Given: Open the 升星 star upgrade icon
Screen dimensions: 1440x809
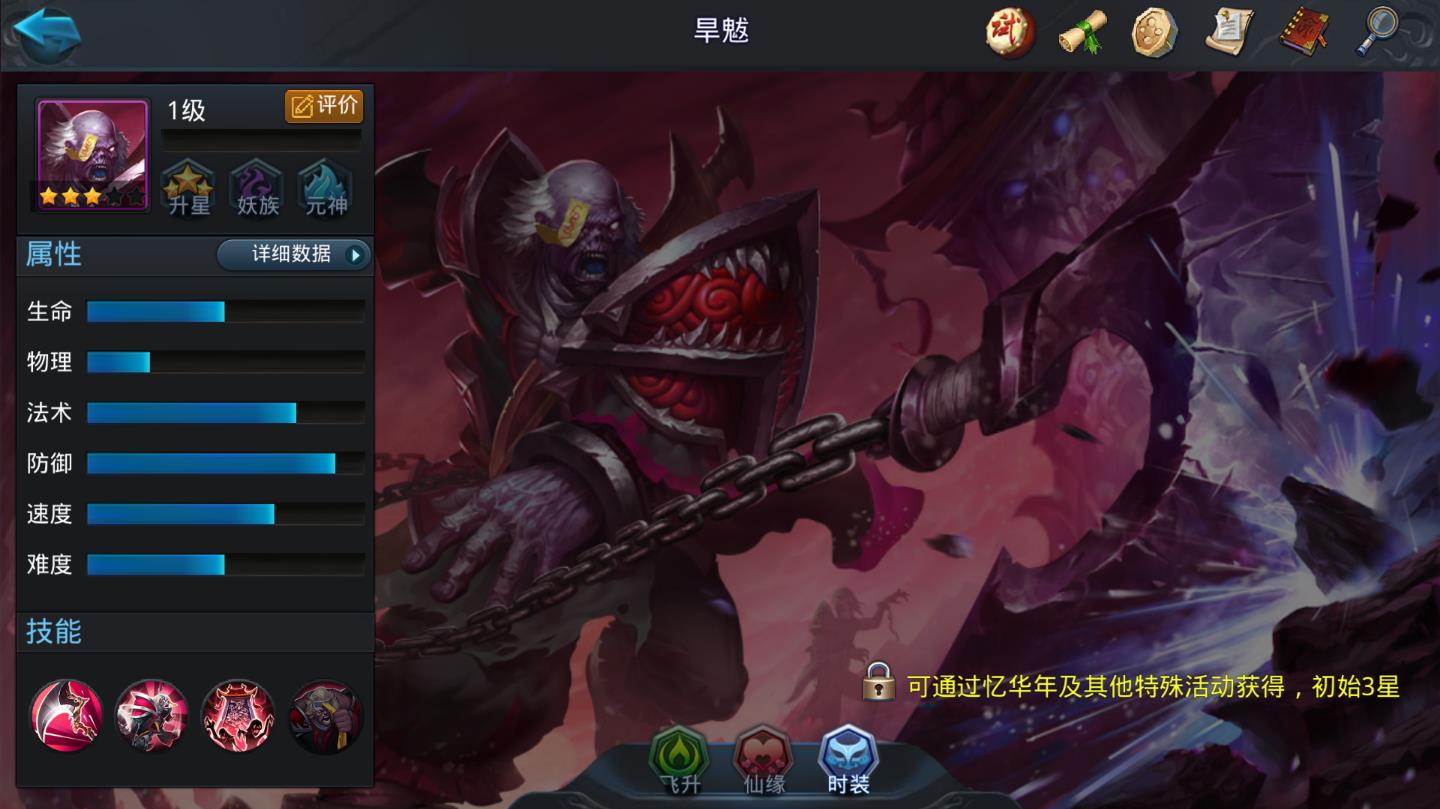Looking at the screenshot, I should click(x=188, y=187).
